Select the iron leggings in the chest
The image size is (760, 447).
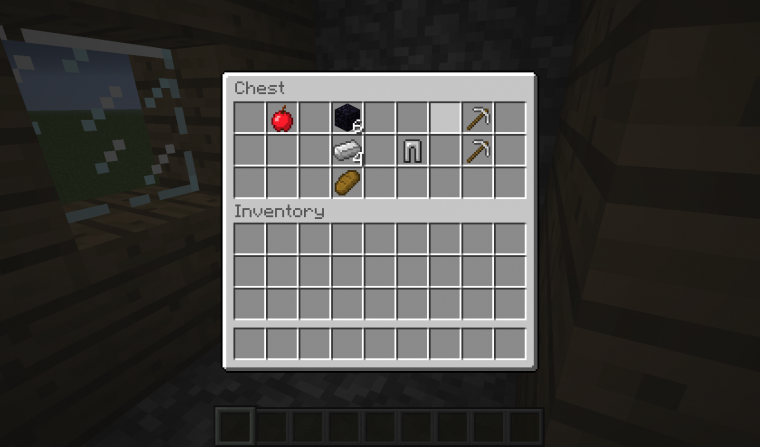coord(411,151)
